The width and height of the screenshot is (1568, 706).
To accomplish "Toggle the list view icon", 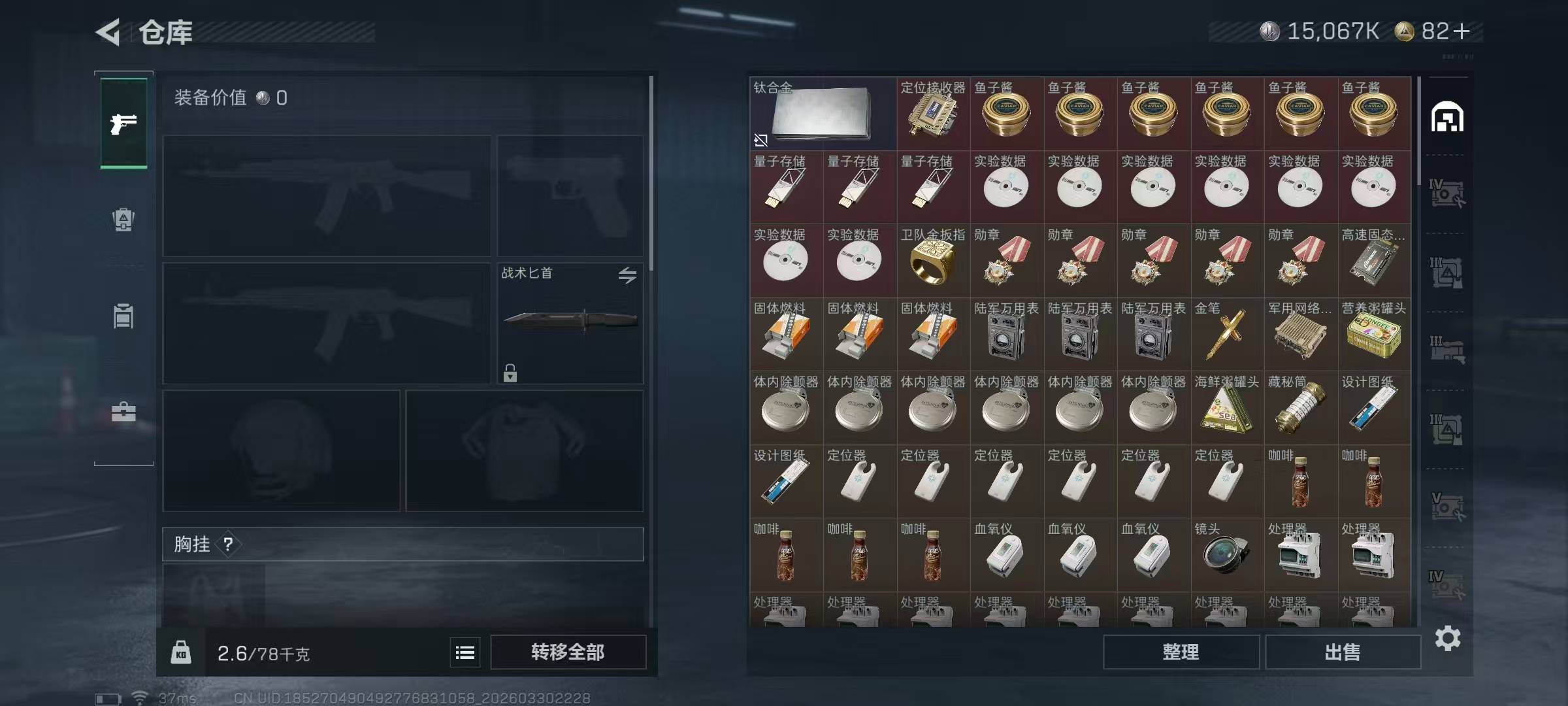I will [x=465, y=652].
